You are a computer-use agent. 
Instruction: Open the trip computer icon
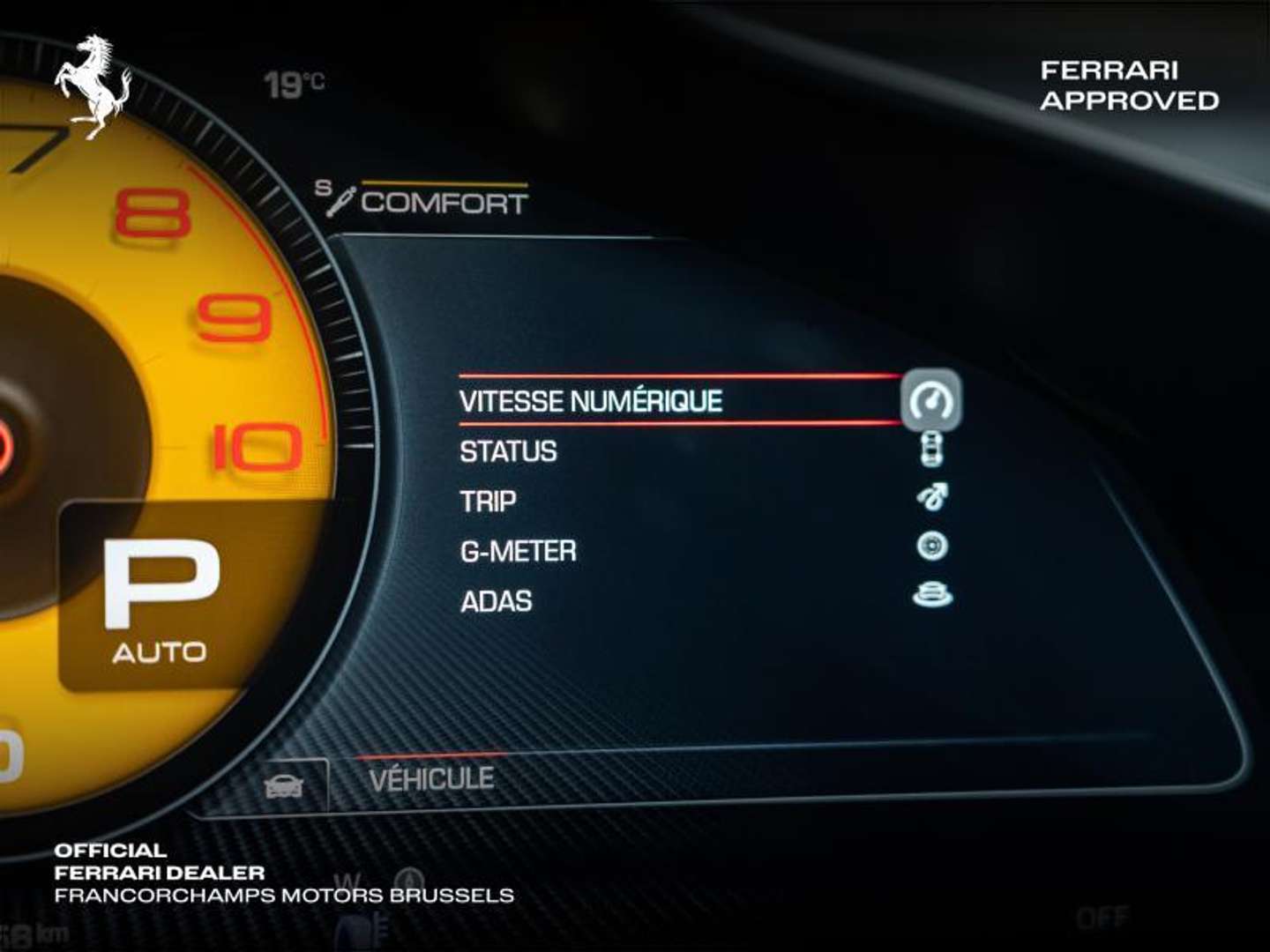pyautogui.click(x=934, y=499)
